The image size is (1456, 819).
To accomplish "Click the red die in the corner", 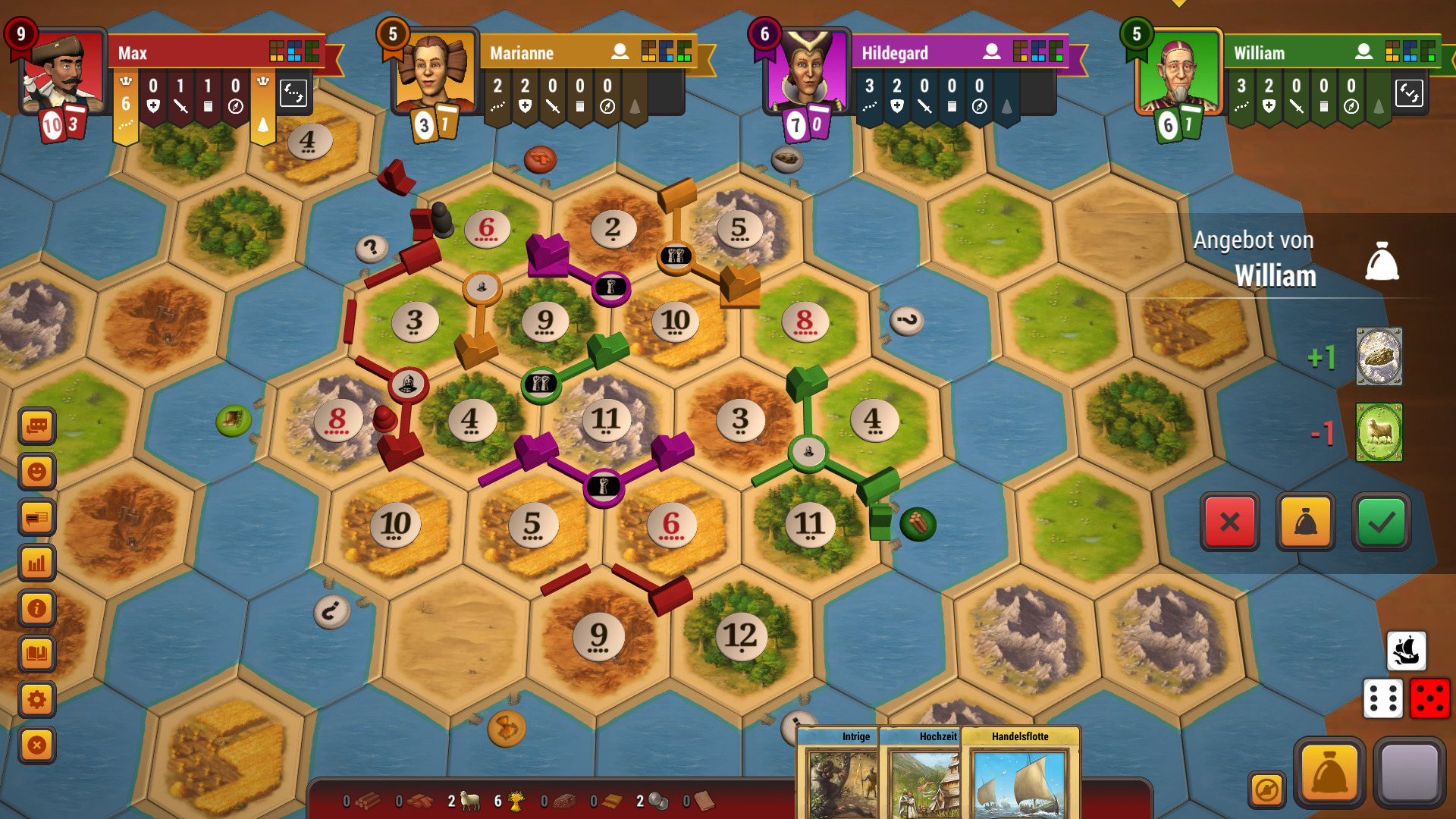I will [1429, 698].
